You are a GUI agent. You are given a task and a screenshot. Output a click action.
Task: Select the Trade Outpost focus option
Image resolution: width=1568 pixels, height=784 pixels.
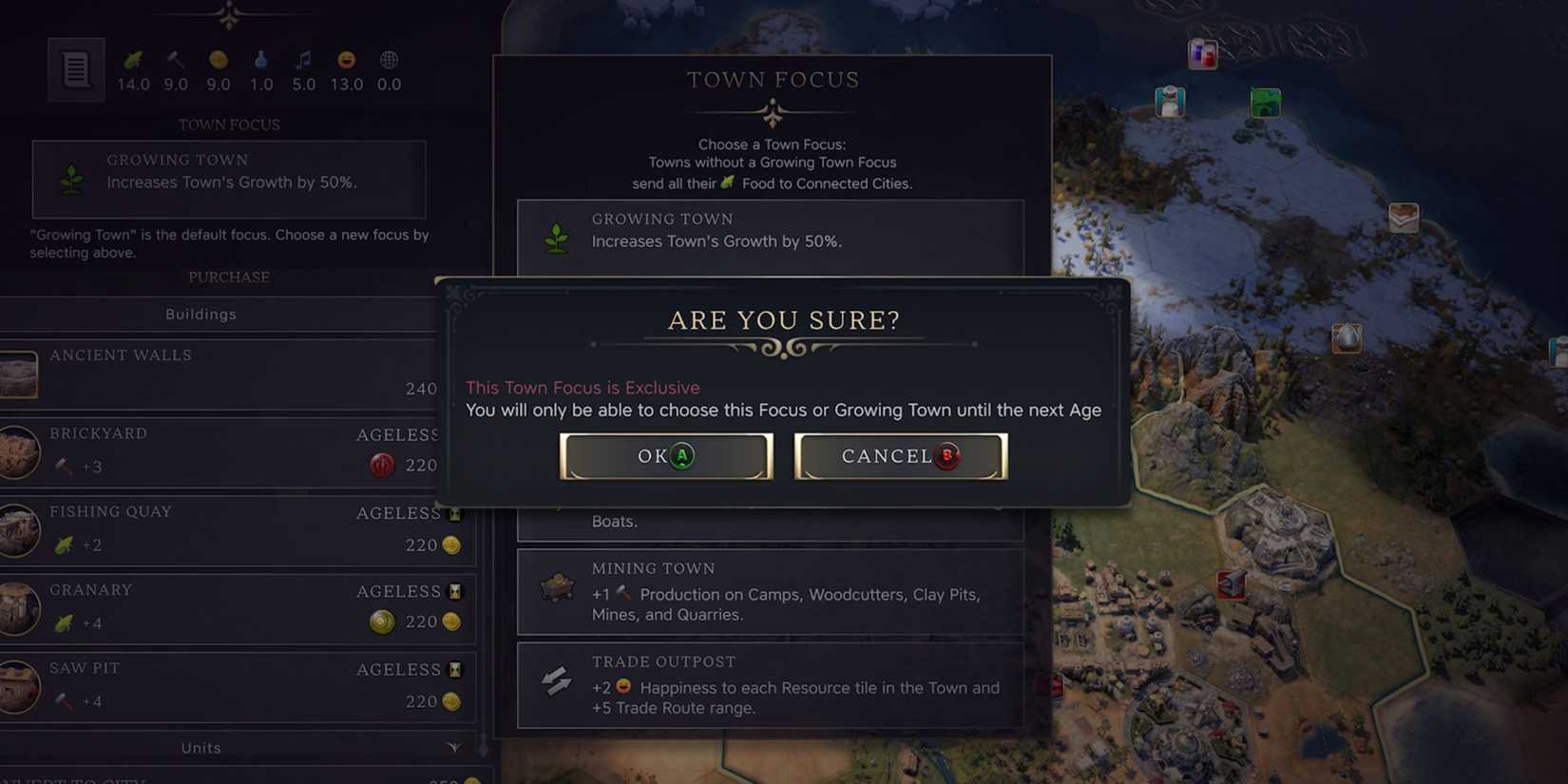click(x=770, y=684)
